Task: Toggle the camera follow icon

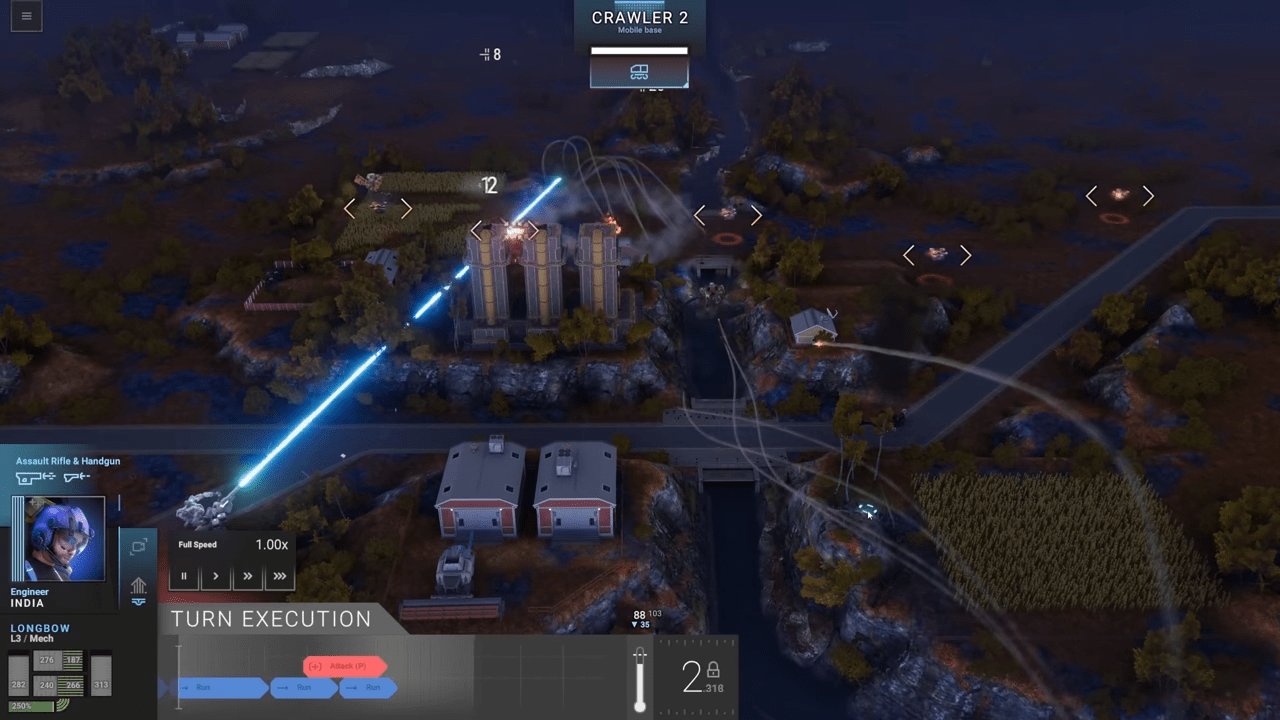Action: pos(138,546)
